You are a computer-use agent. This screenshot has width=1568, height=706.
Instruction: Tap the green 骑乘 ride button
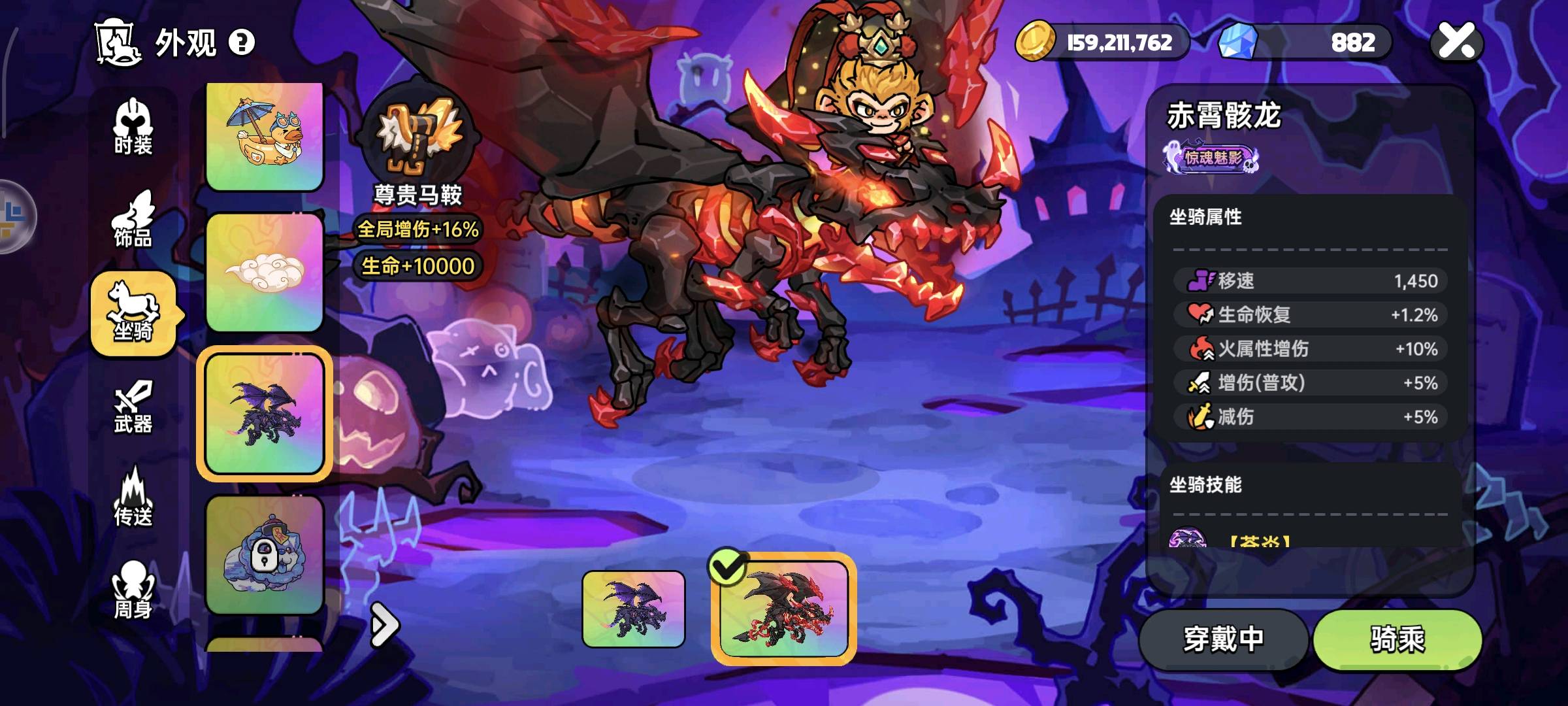1397,639
